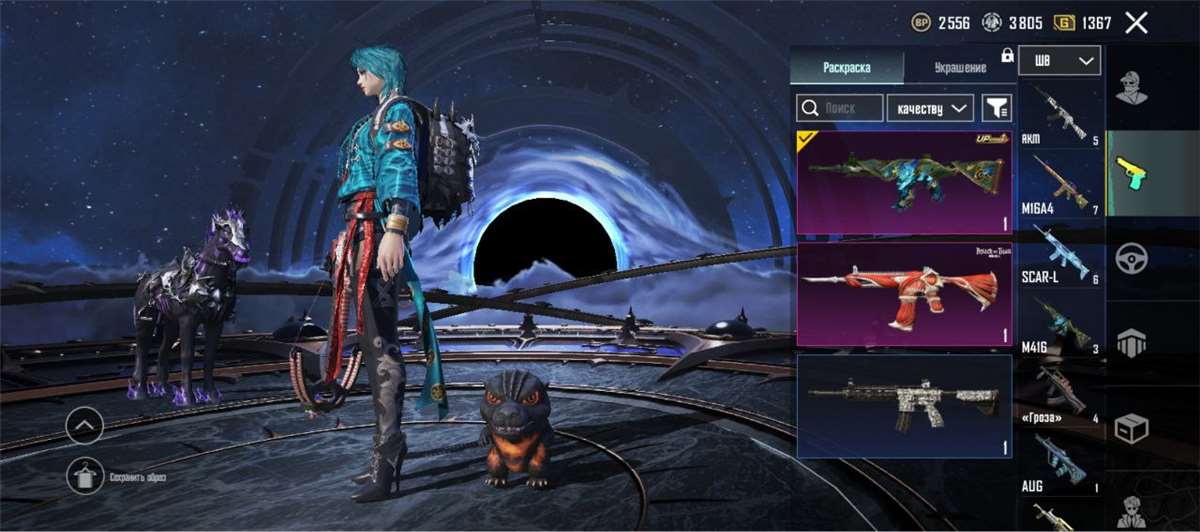Expand the panel with the up arrow button
Screen dimensions: 1200x532
[85, 427]
